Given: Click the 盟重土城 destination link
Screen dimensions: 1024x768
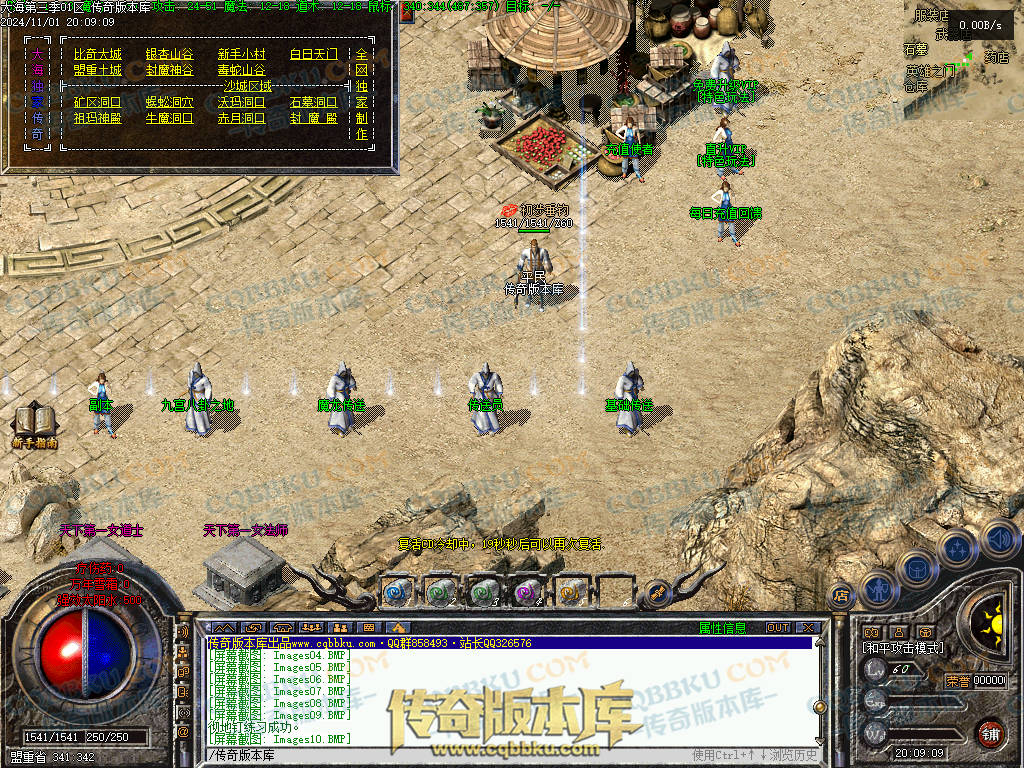Looking at the screenshot, I should coord(97,70).
